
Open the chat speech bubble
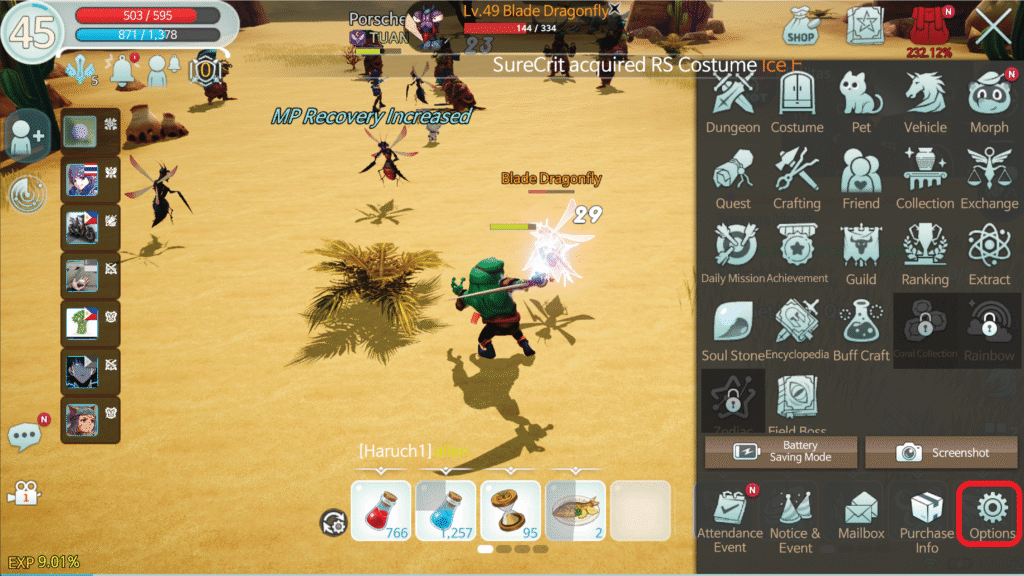coord(27,435)
